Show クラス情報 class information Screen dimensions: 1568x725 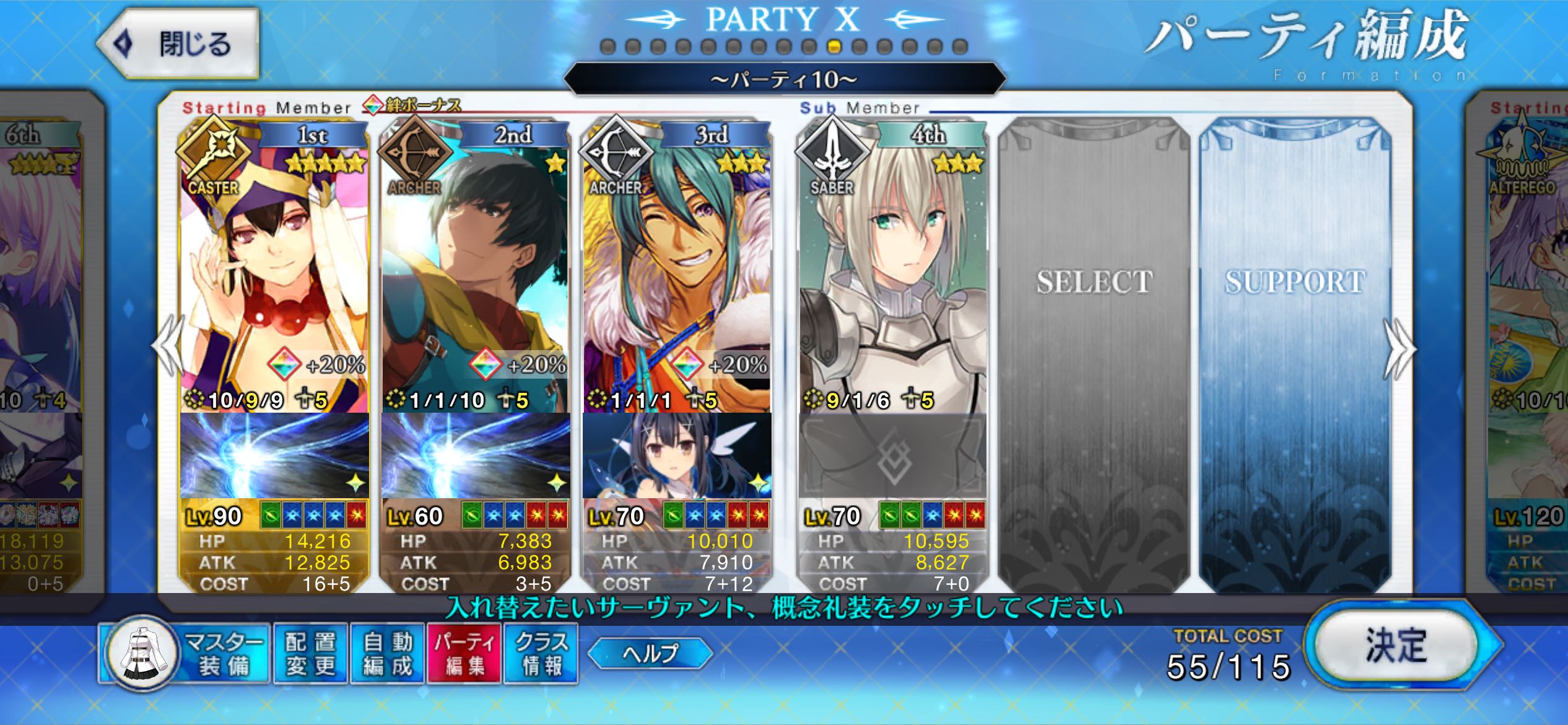pos(541,654)
